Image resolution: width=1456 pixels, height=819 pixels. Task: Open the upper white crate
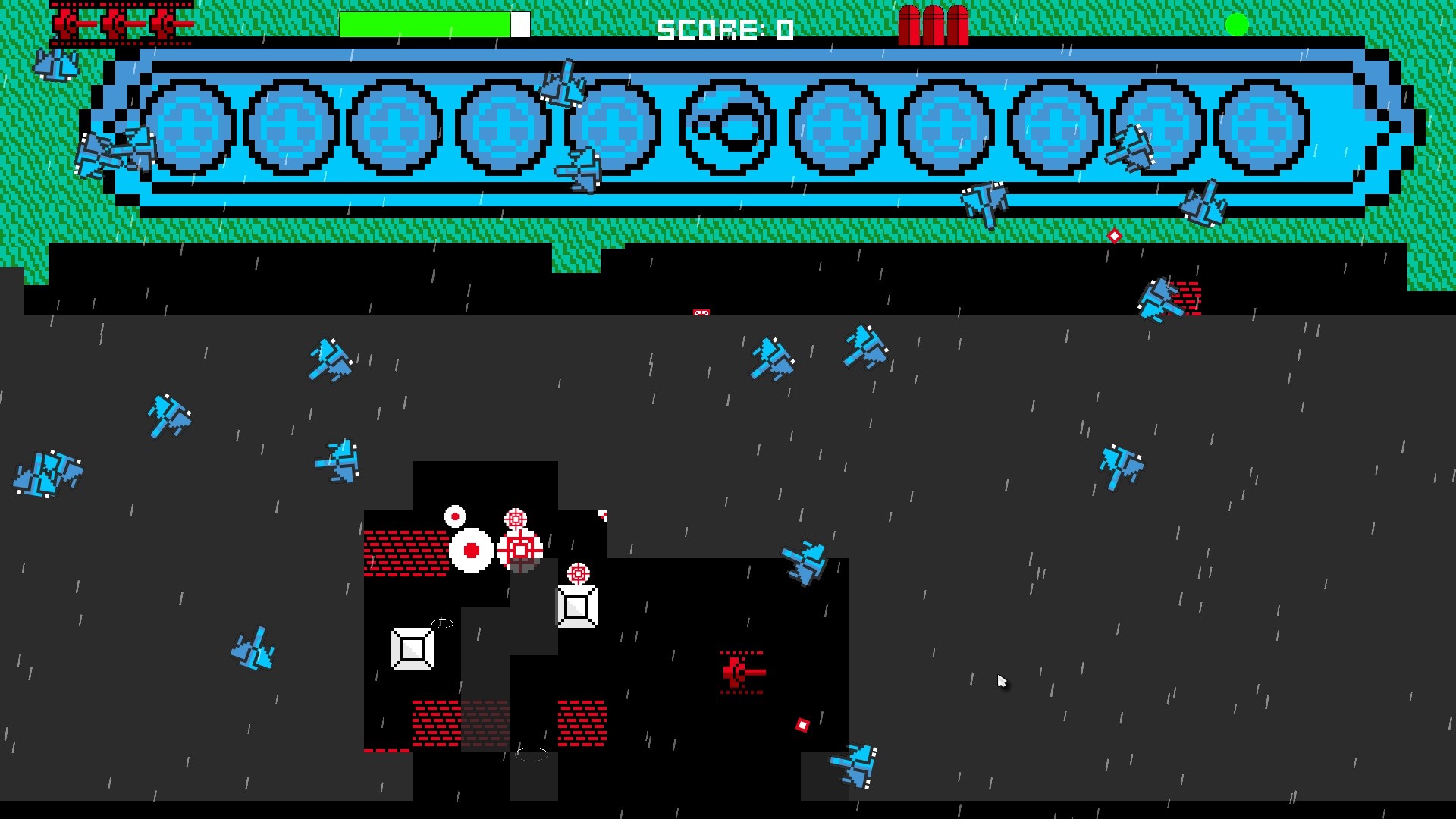pyautogui.click(x=578, y=607)
